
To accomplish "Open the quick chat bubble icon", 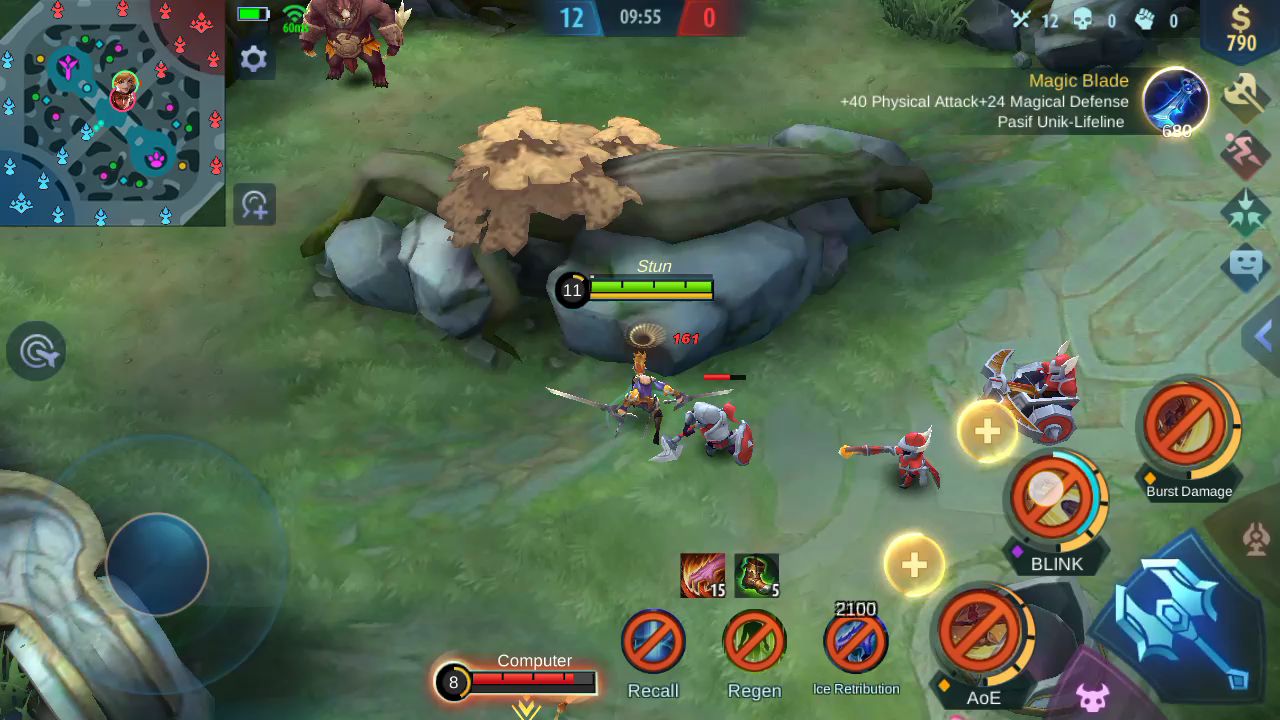I will (1246, 265).
